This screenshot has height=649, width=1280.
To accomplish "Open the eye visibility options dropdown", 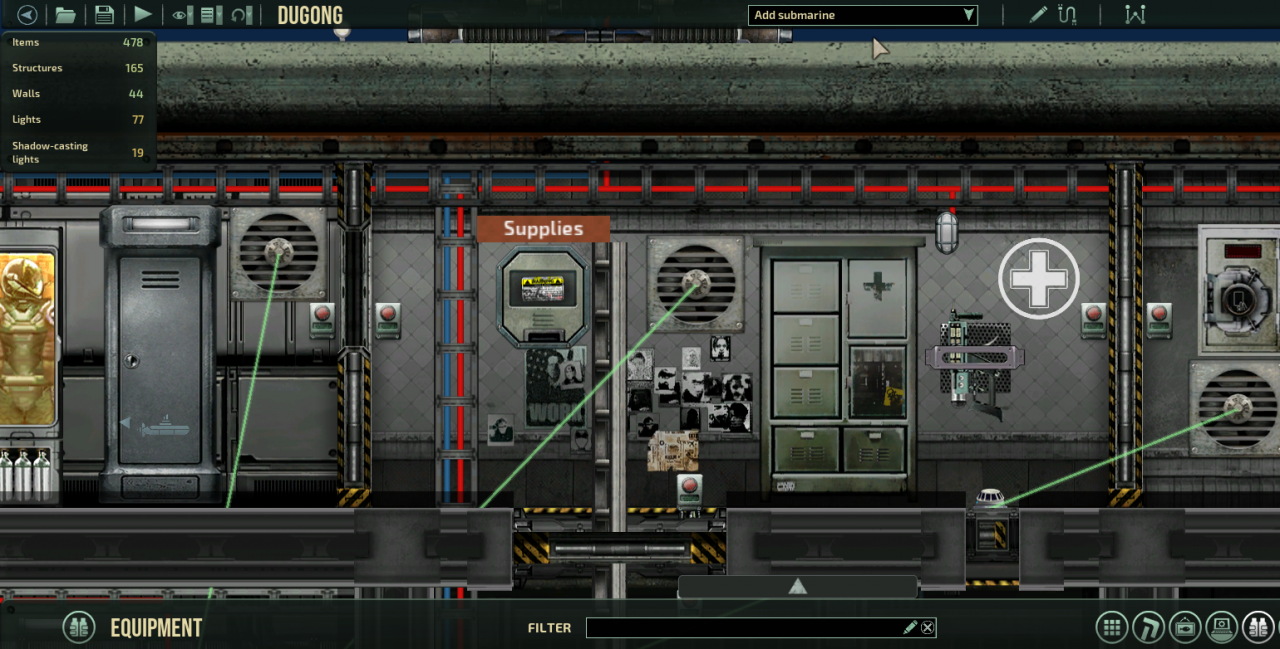I will coord(182,15).
